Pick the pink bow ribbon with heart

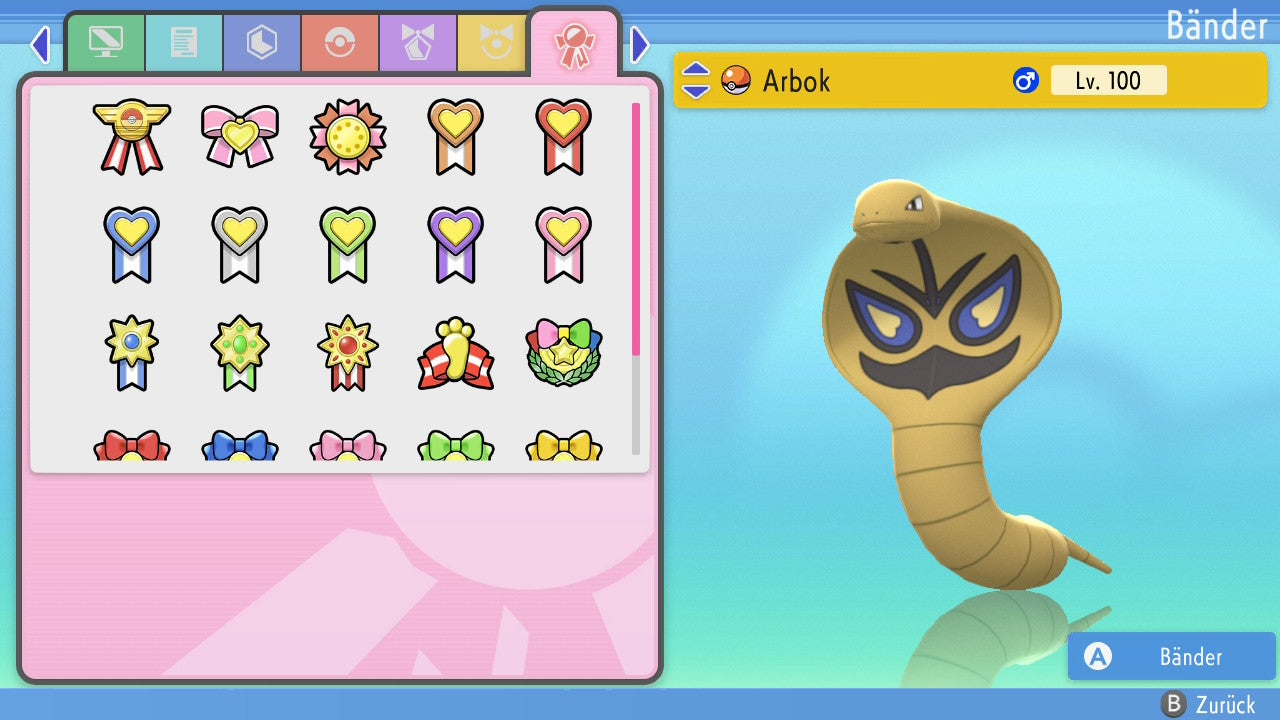(239, 136)
